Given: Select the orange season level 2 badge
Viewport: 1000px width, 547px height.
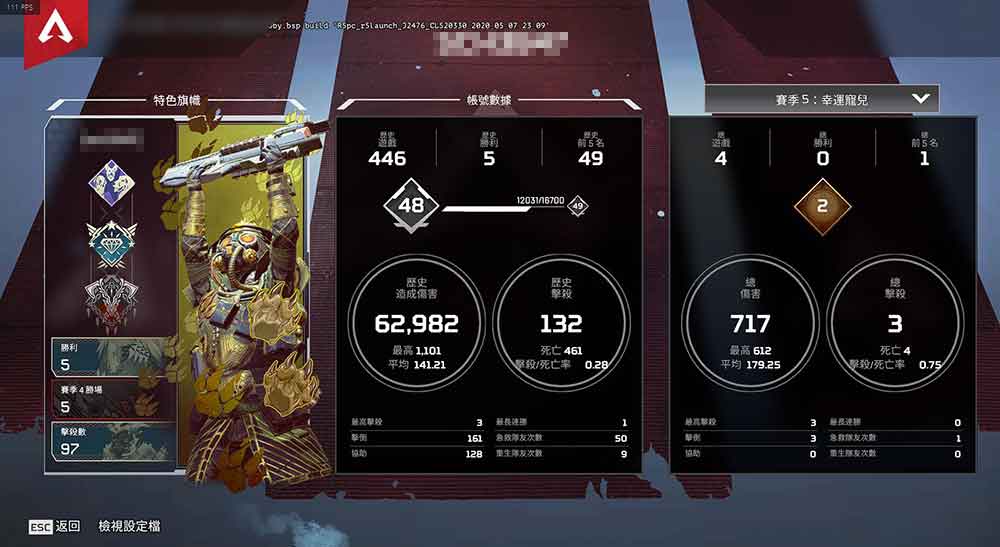Looking at the screenshot, I should 822,207.
